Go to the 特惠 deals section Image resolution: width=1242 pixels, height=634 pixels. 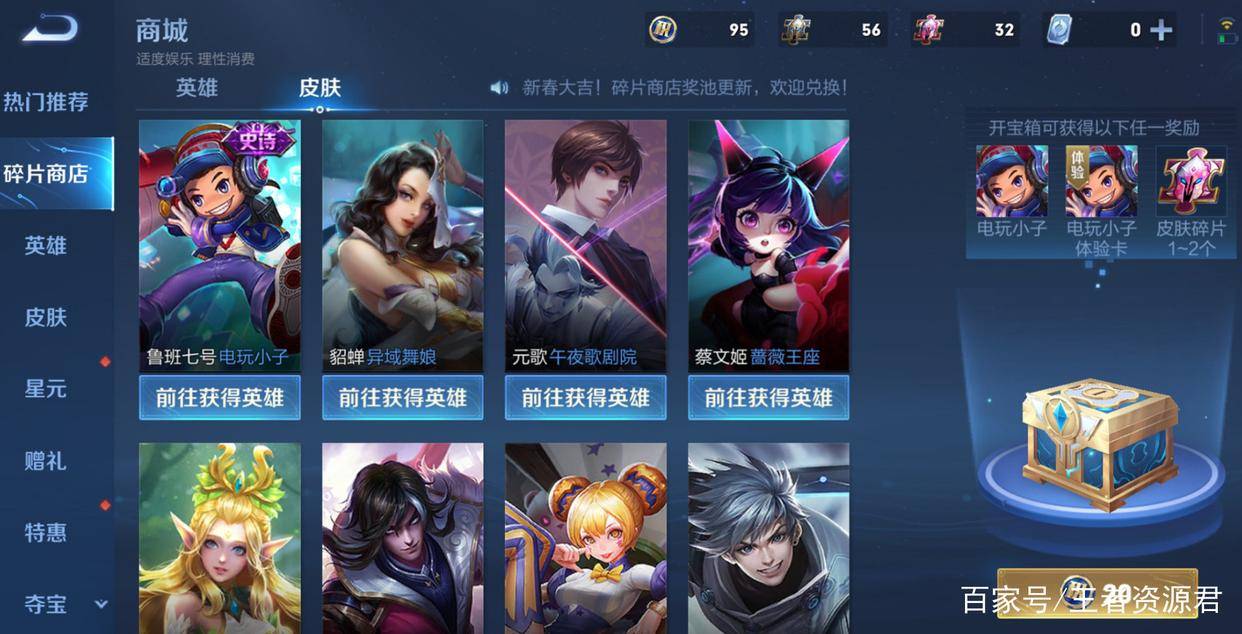(46, 533)
